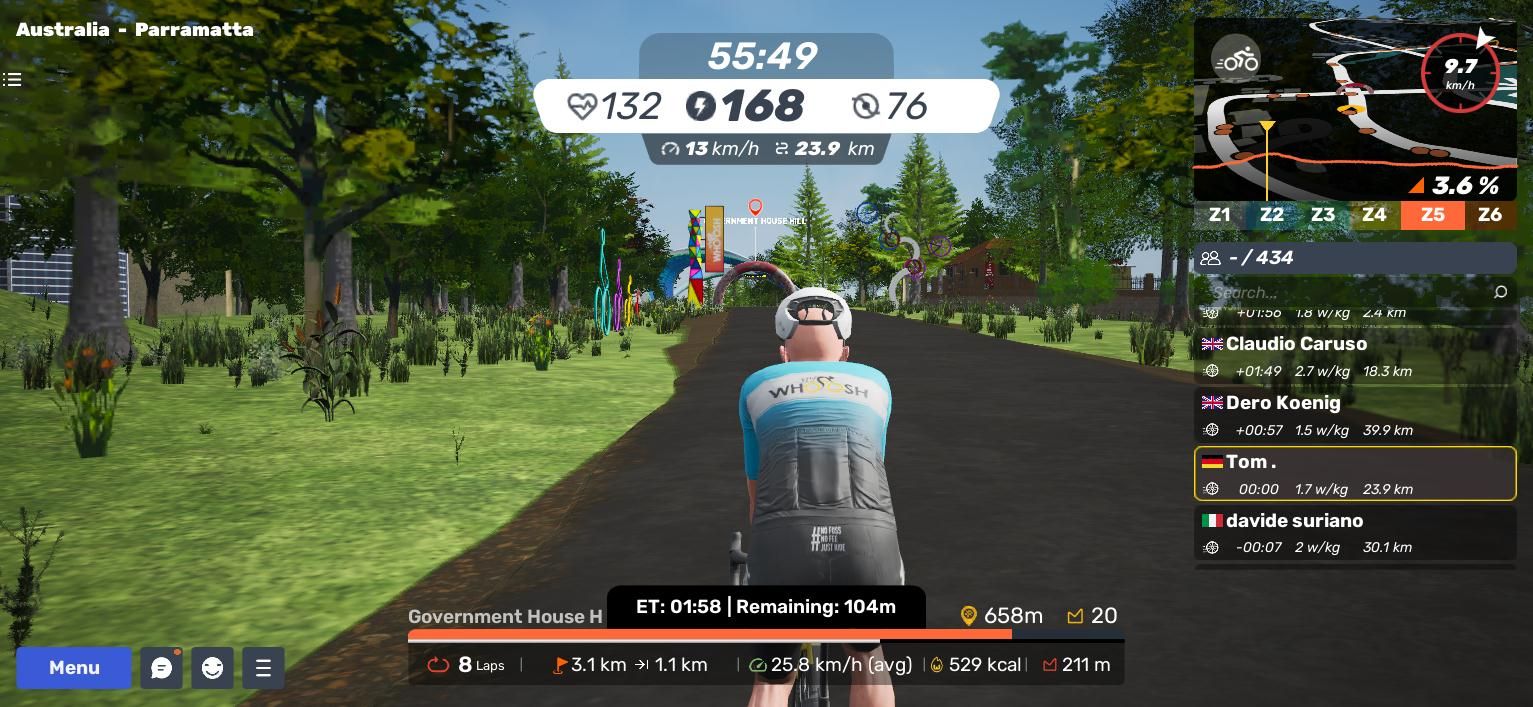Open the chat bubble icon
The height and width of the screenshot is (707, 1533).
161,668
